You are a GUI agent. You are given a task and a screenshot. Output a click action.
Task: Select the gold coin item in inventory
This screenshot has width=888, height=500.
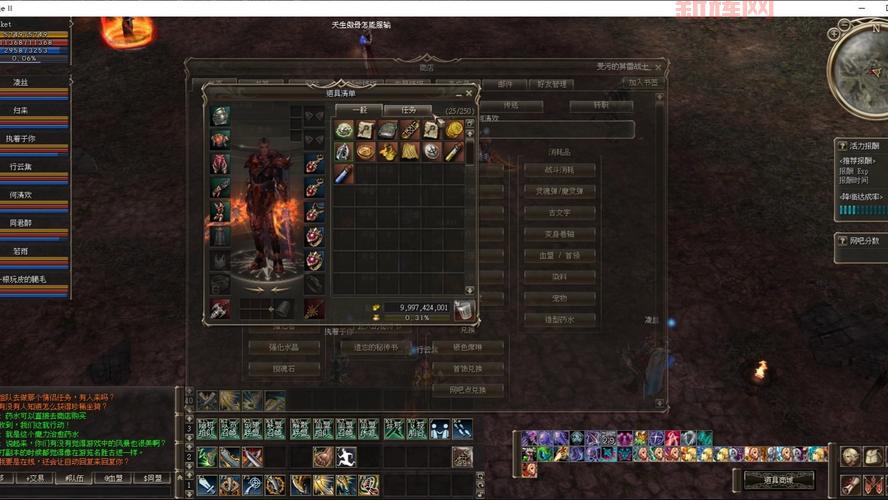[454, 129]
